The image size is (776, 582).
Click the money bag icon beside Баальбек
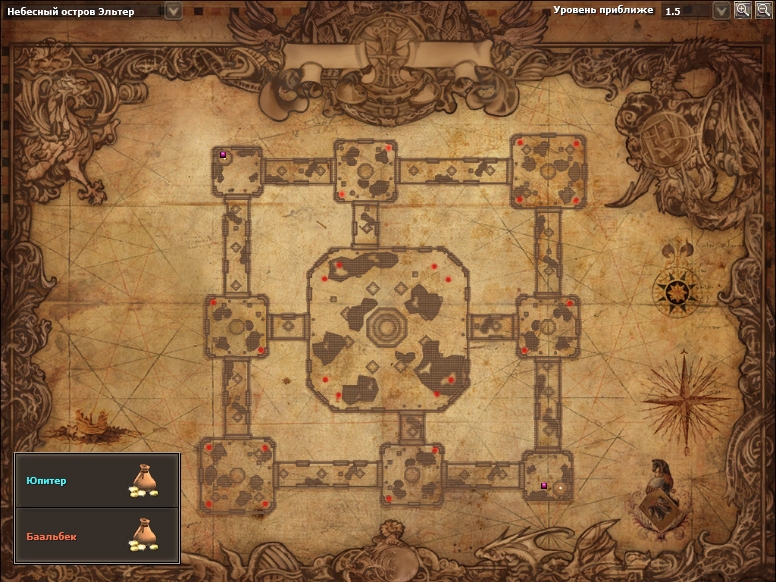pos(143,535)
